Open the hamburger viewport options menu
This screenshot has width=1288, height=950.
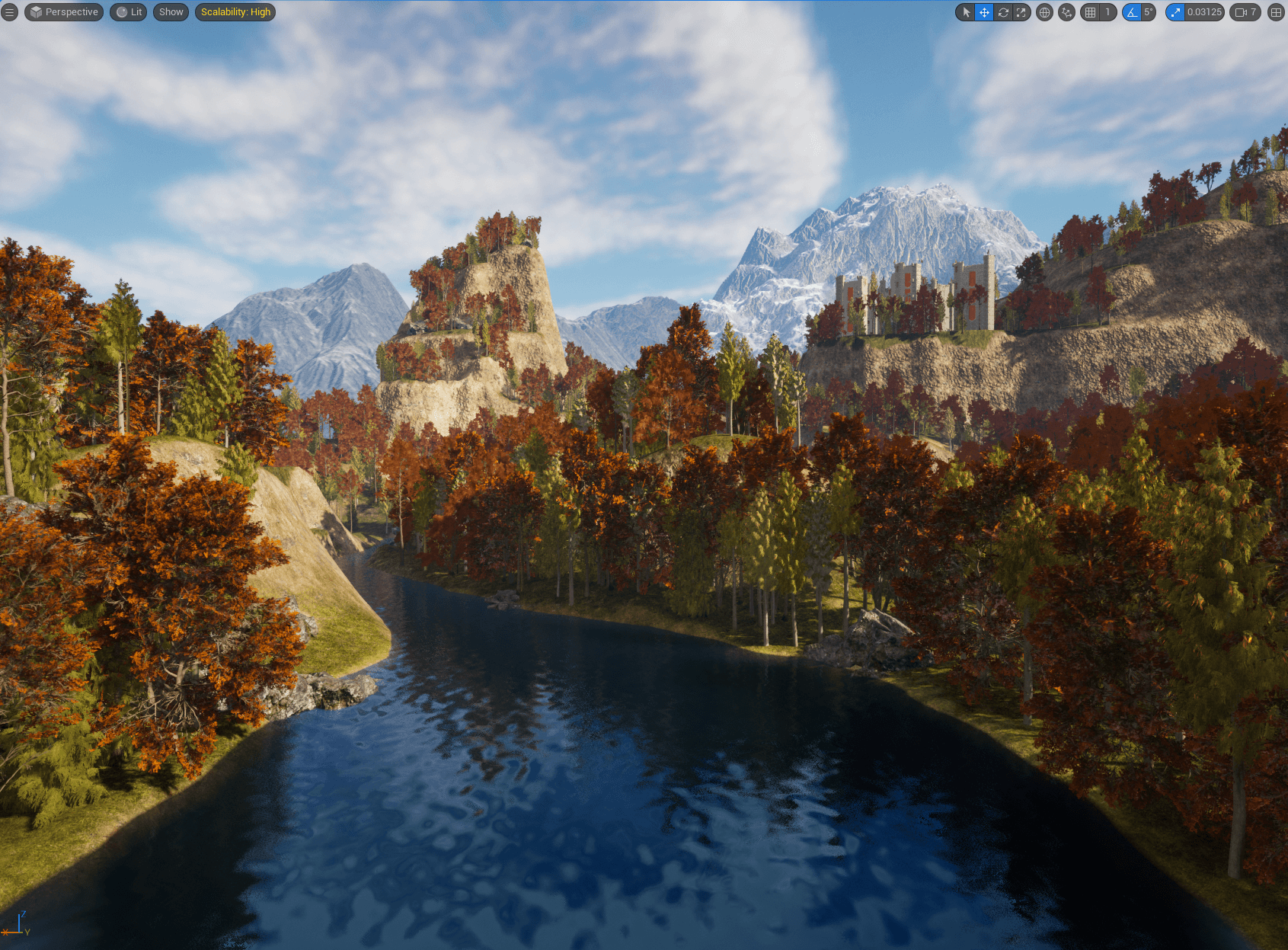tap(9, 12)
